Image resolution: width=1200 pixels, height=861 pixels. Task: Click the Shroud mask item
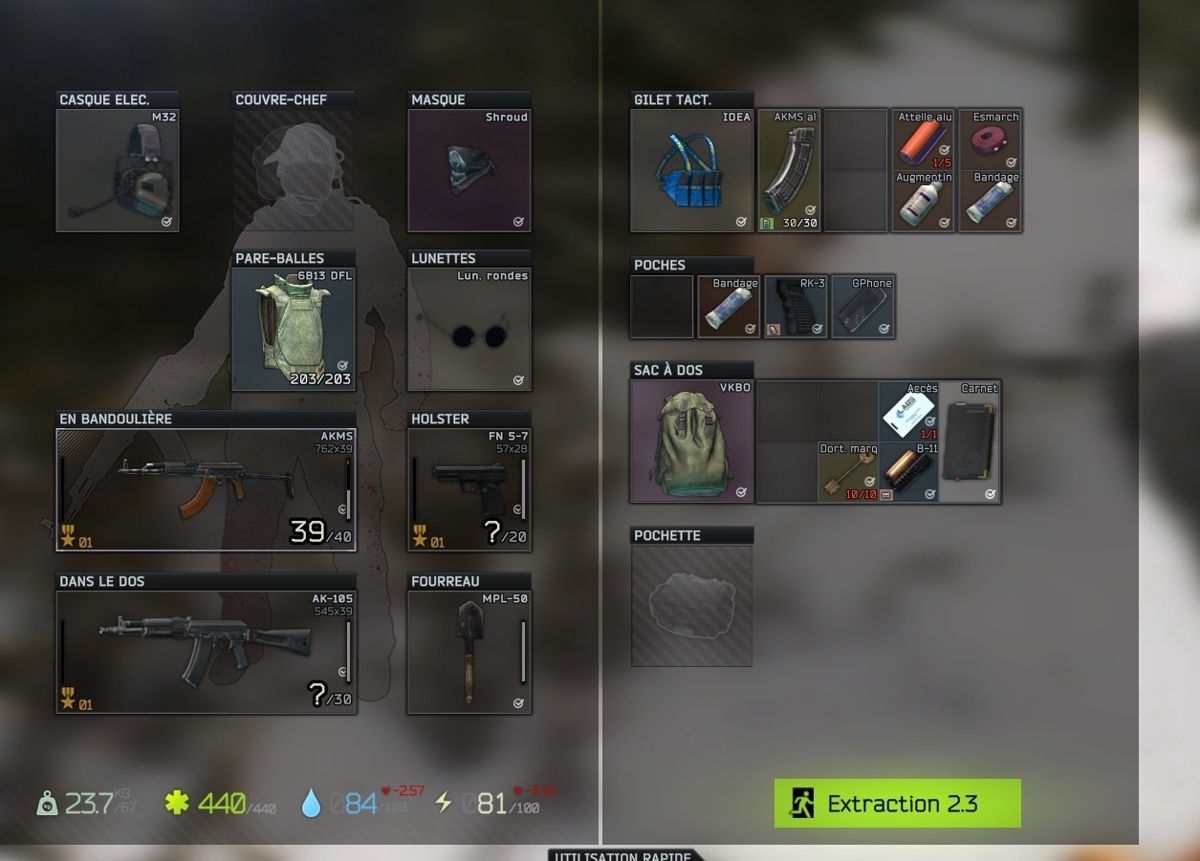469,170
